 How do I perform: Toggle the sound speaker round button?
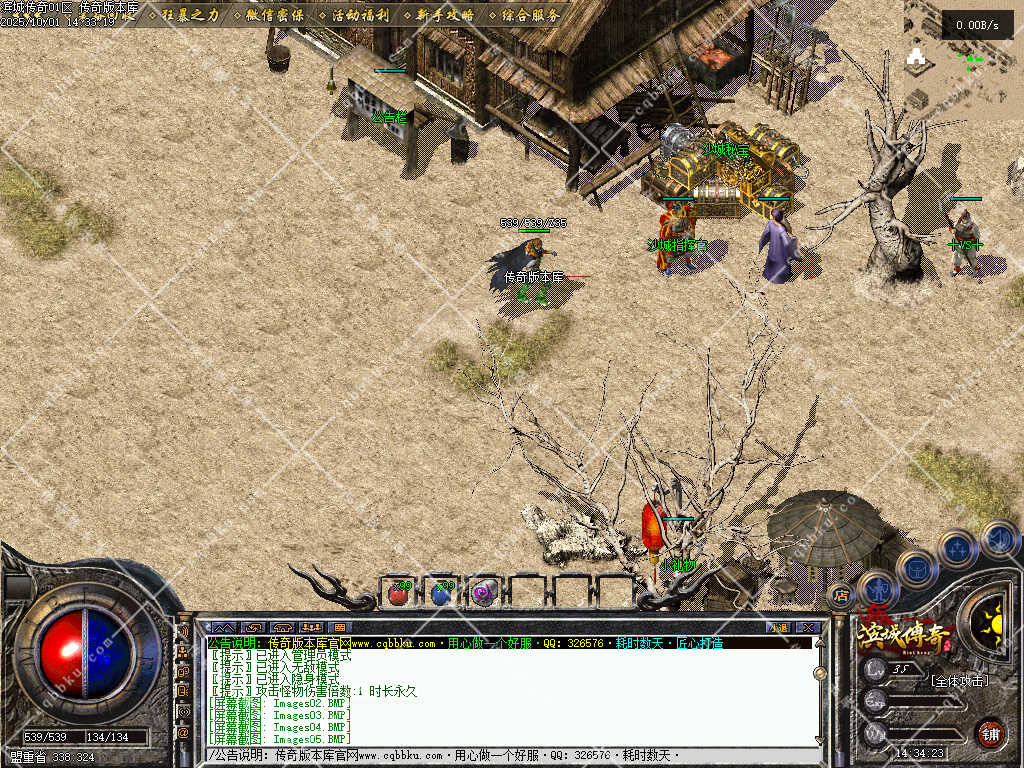click(998, 538)
